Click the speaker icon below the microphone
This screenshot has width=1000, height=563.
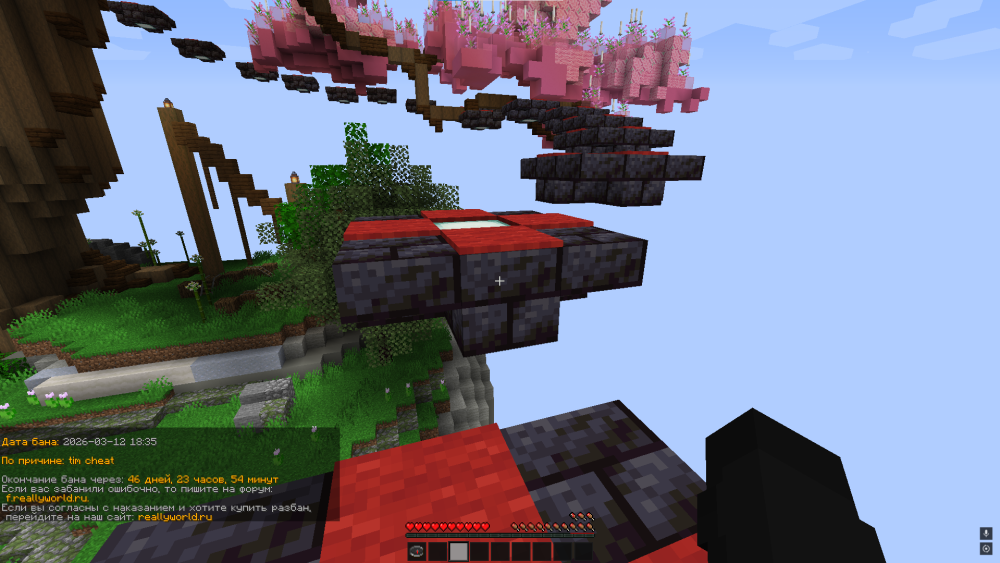[986, 549]
